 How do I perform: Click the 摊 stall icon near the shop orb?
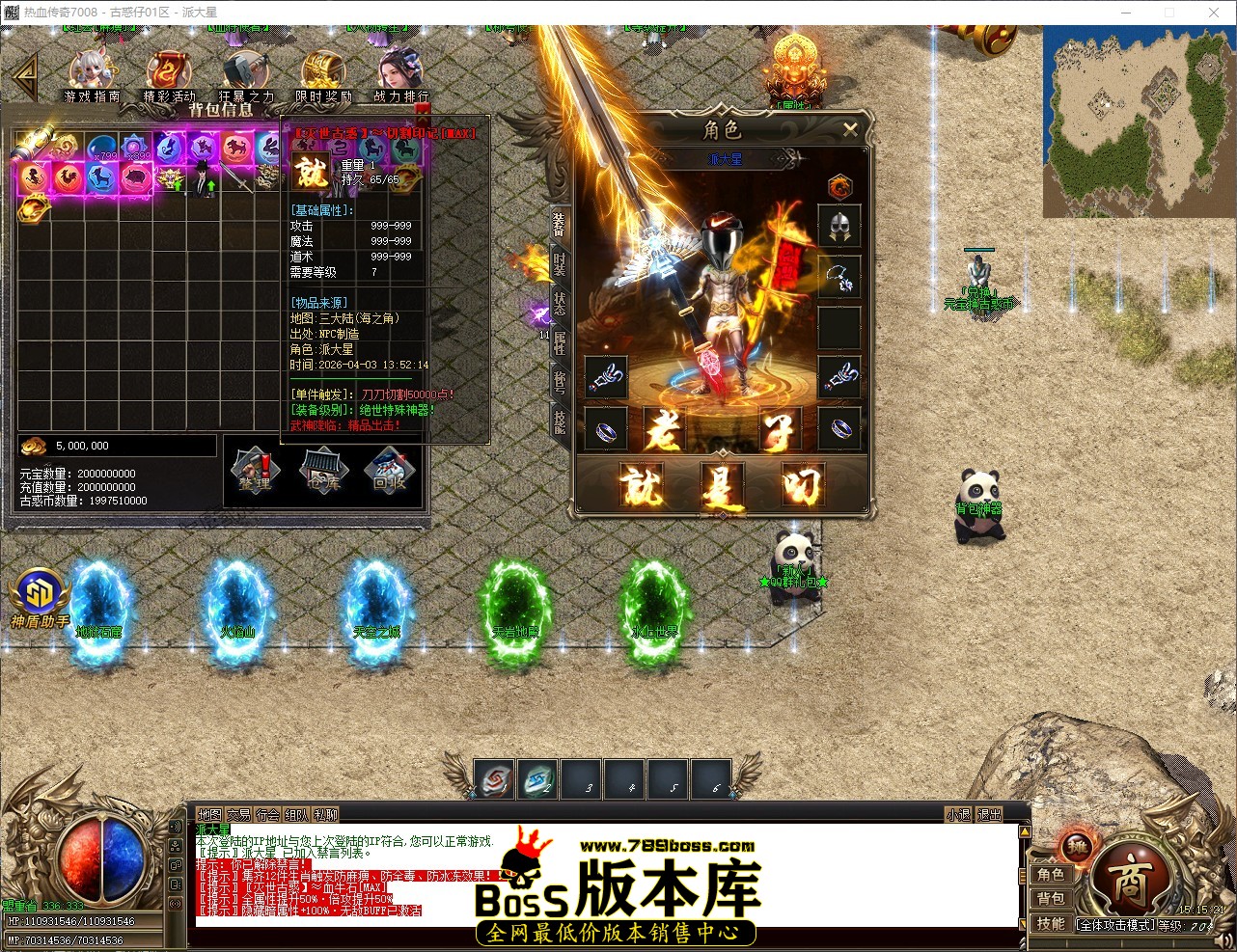1076,847
